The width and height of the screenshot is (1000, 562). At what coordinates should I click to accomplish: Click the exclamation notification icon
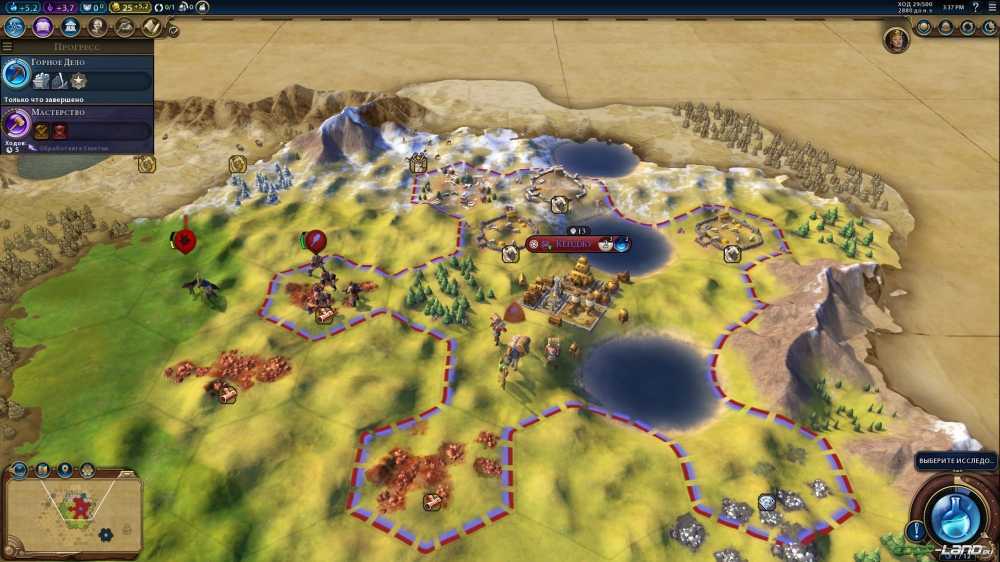(915, 530)
